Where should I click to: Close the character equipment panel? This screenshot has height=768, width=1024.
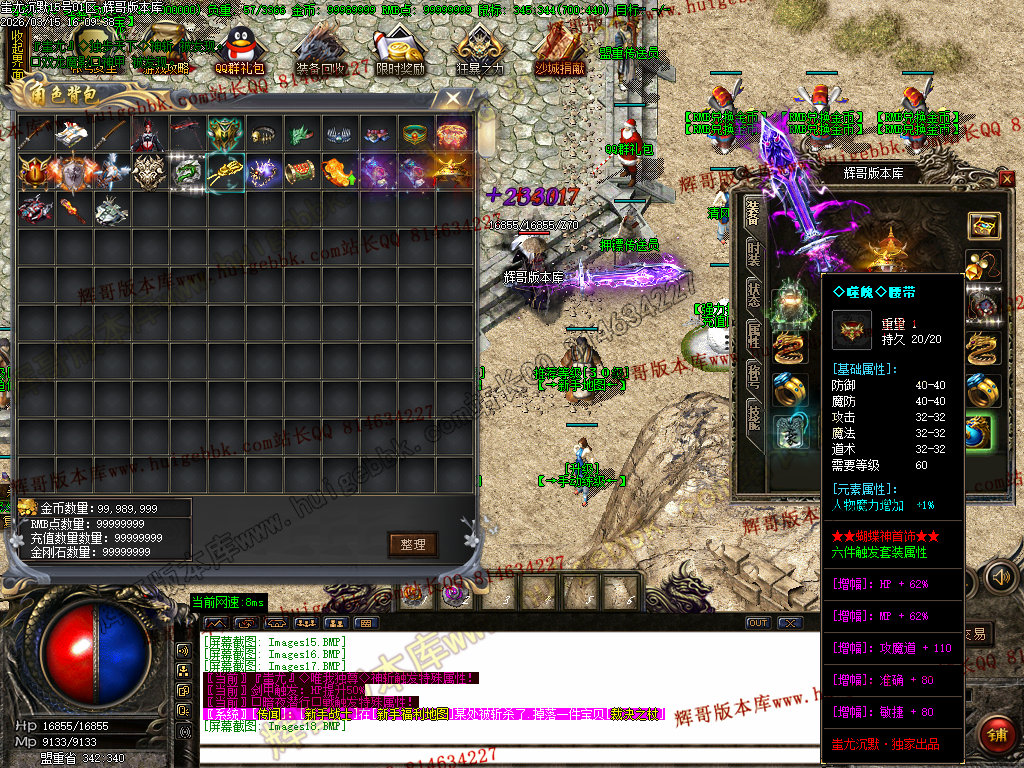1006,179
